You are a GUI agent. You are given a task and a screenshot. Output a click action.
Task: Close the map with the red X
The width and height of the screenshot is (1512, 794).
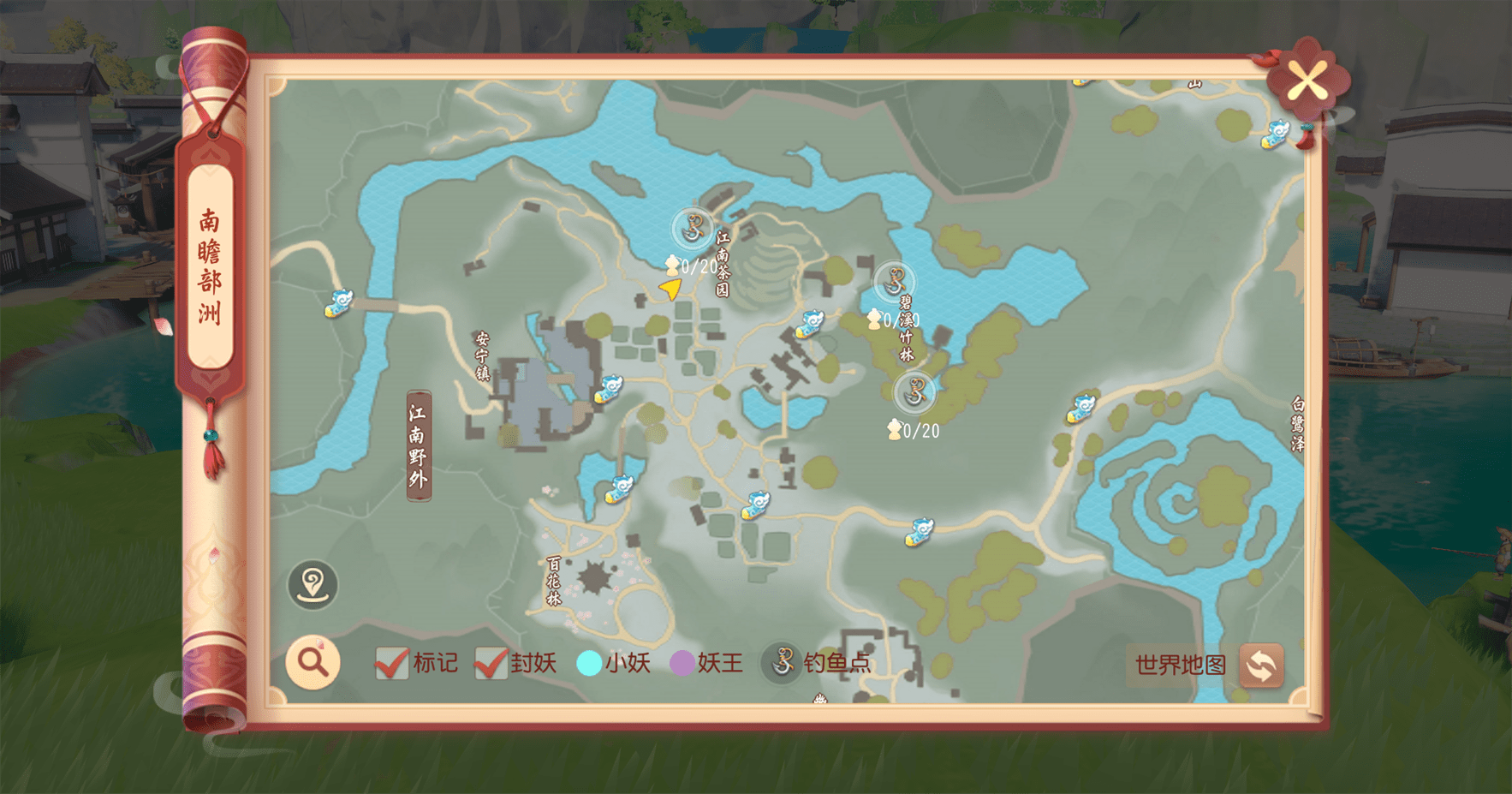(1307, 82)
